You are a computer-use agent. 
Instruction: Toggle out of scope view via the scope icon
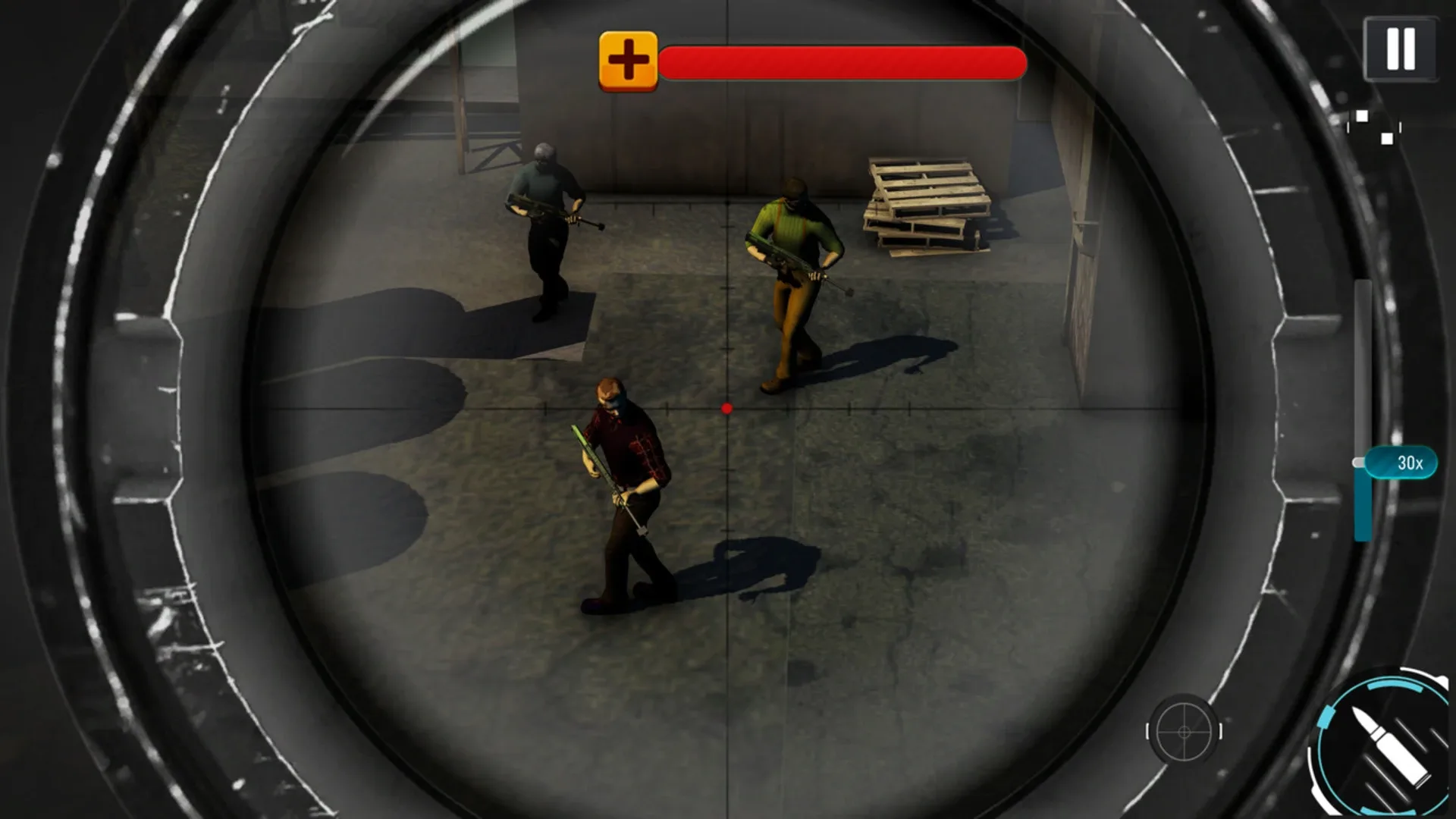1186,733
